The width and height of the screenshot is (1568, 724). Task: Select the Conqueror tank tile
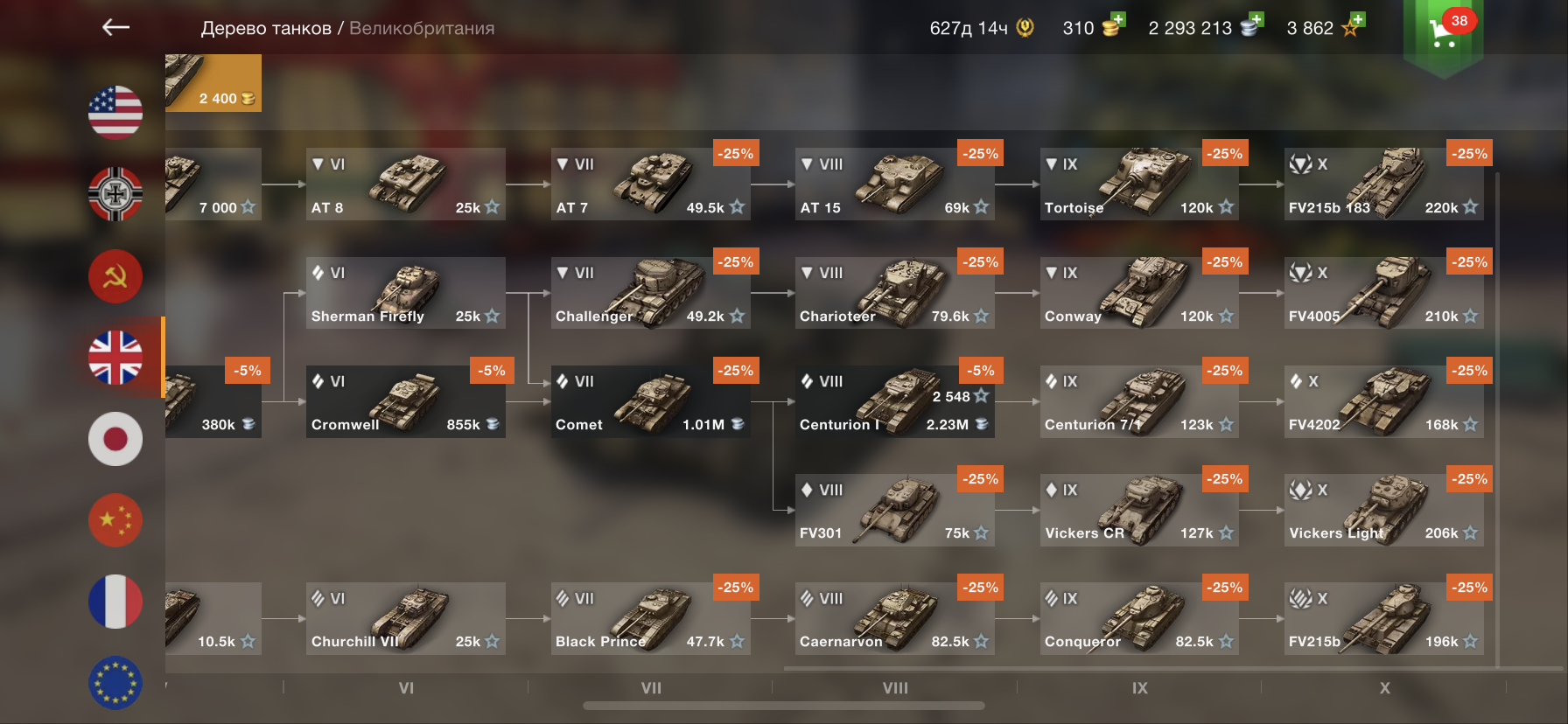point(1138,618)
